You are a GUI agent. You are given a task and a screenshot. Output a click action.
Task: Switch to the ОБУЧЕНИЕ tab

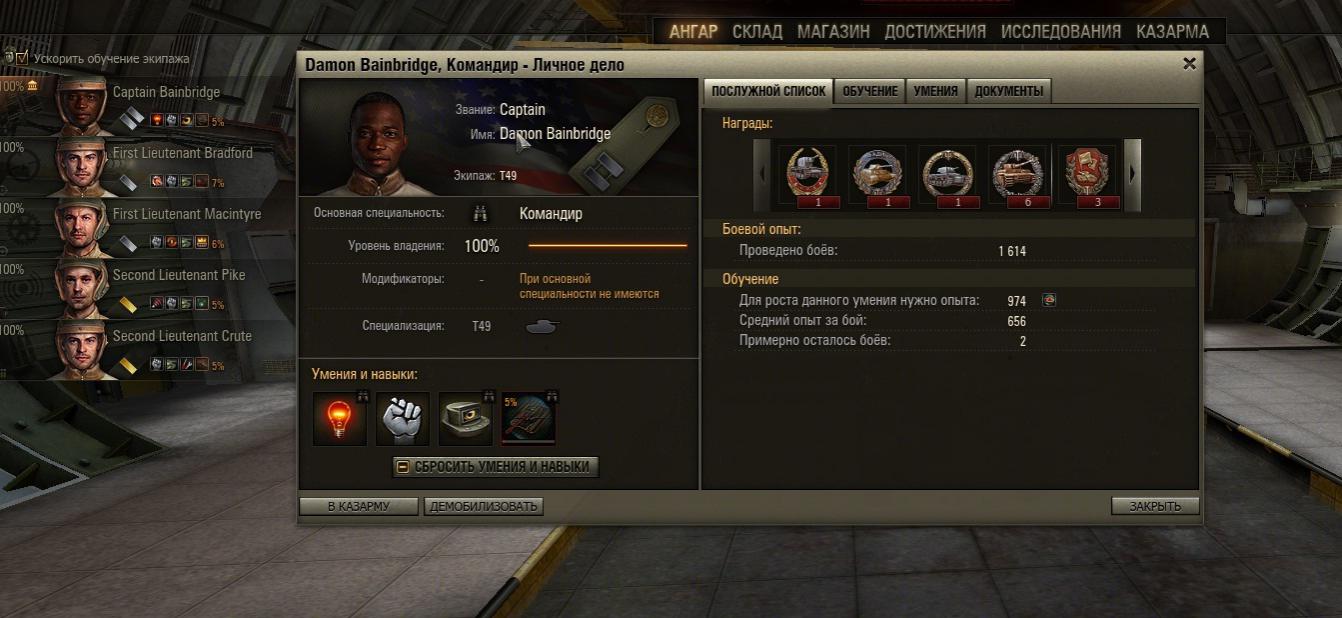[869, 91]
